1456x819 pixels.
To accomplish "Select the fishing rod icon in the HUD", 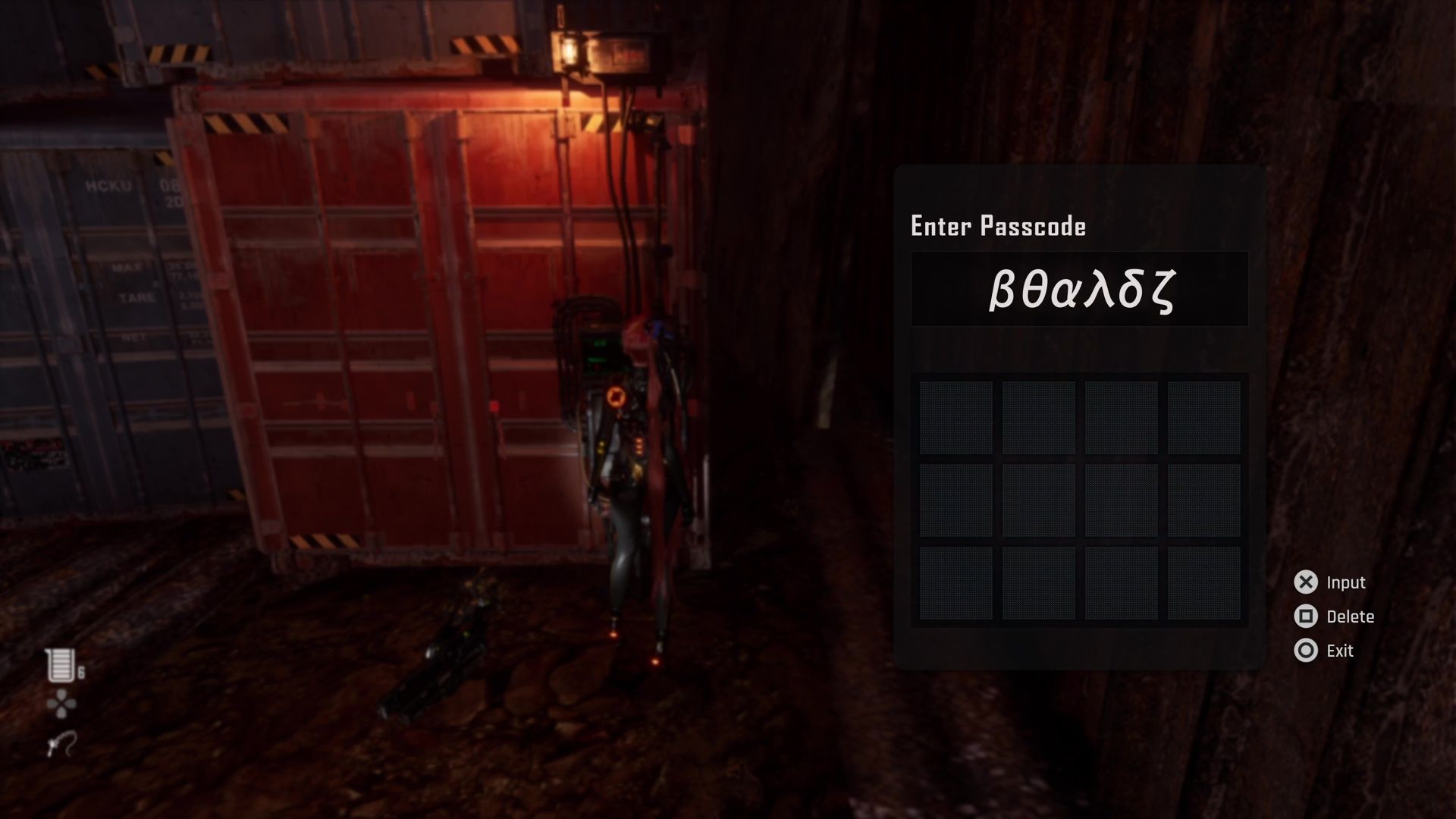I will [61, 743].
